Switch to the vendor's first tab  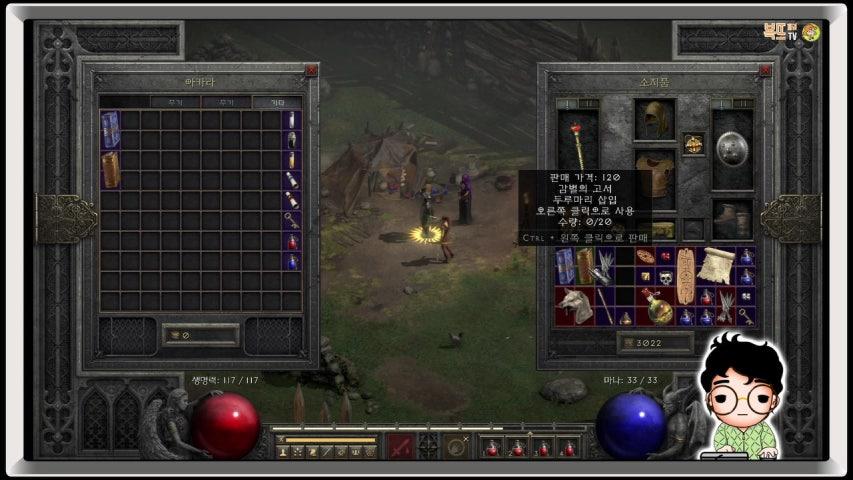(x=174, y=102)
